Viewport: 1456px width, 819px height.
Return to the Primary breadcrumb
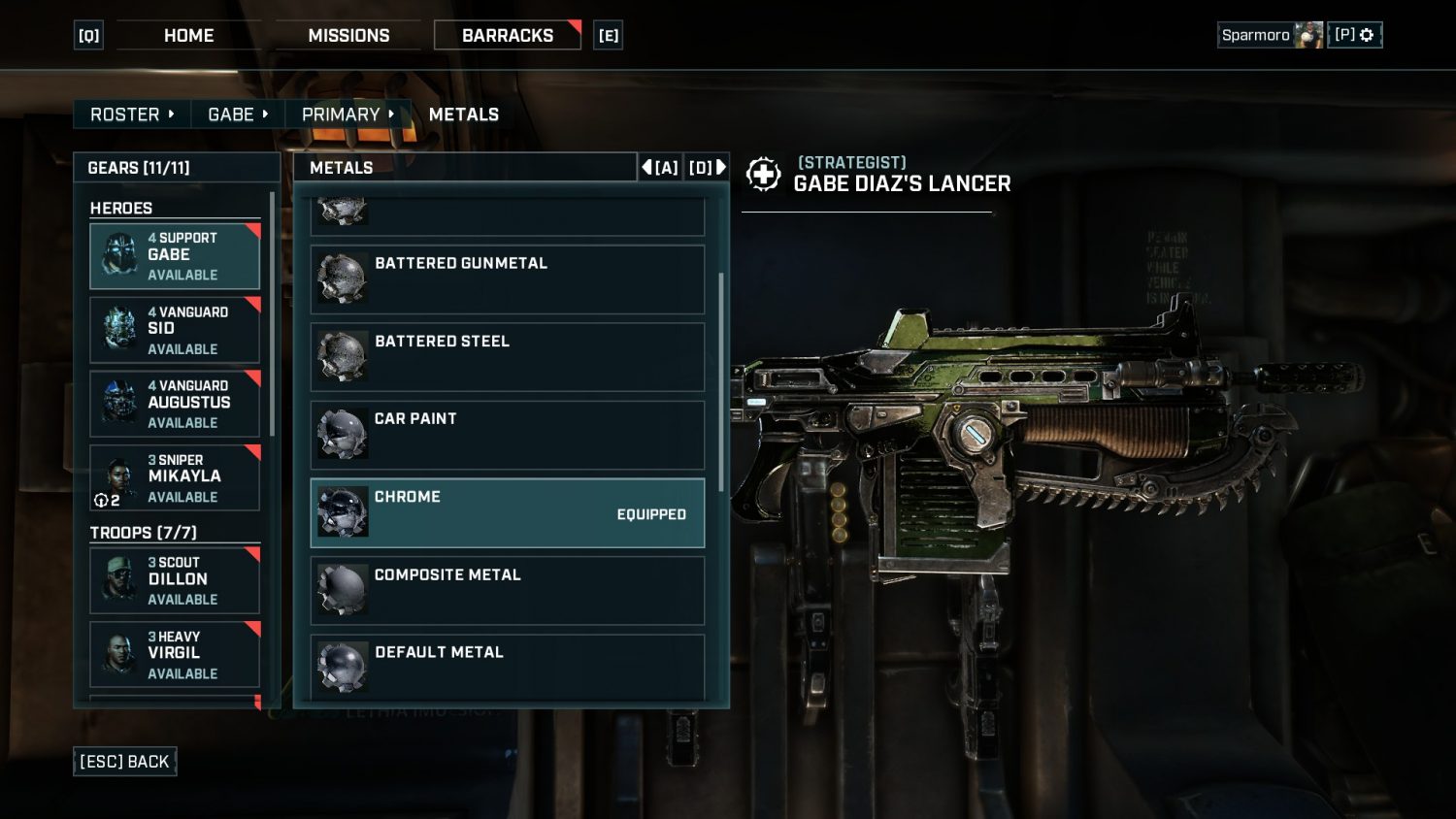(x=347, y=115)
